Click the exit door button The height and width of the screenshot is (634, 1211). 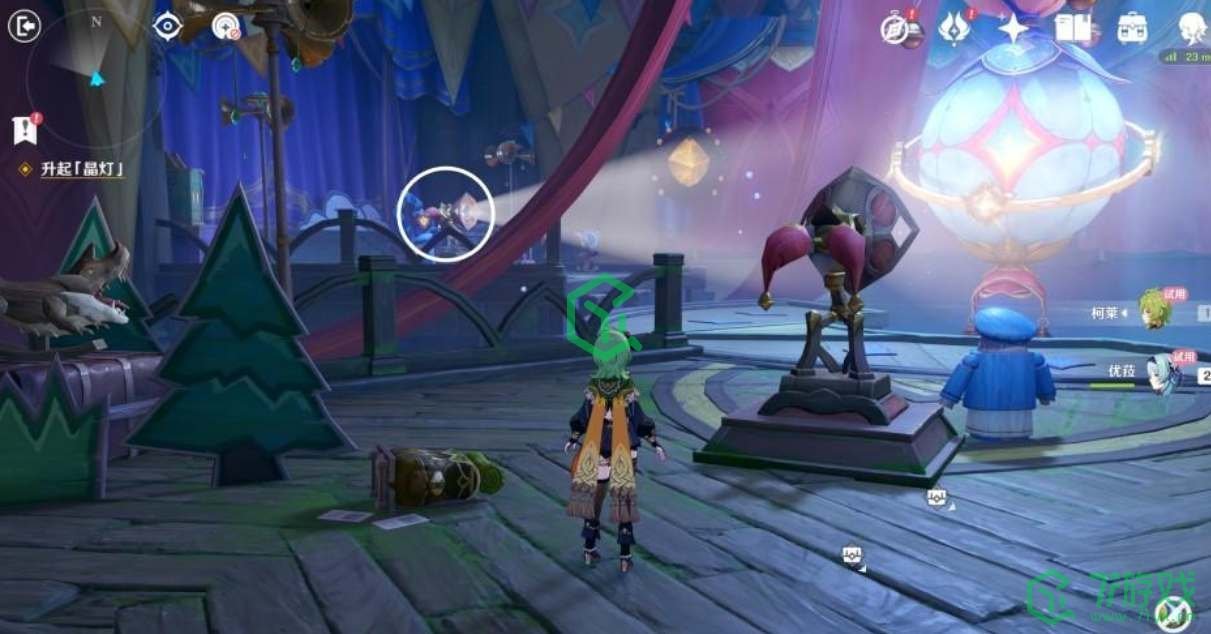tap(24, 26)
